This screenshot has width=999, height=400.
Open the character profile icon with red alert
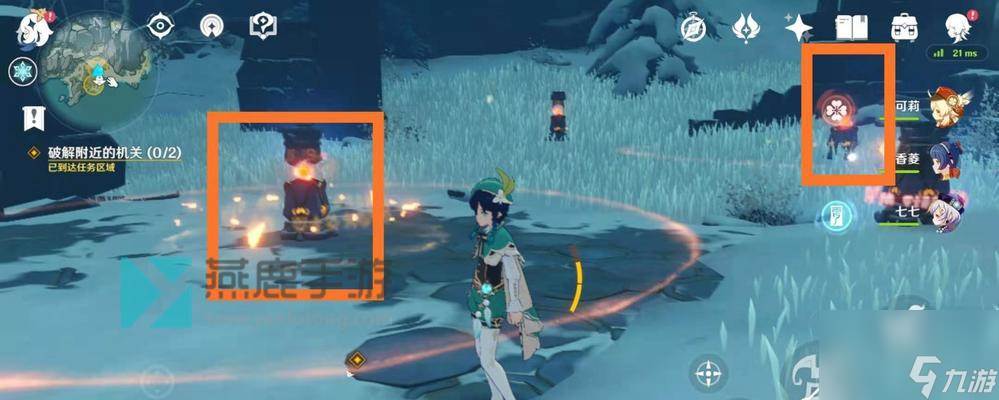coord(957,27)
